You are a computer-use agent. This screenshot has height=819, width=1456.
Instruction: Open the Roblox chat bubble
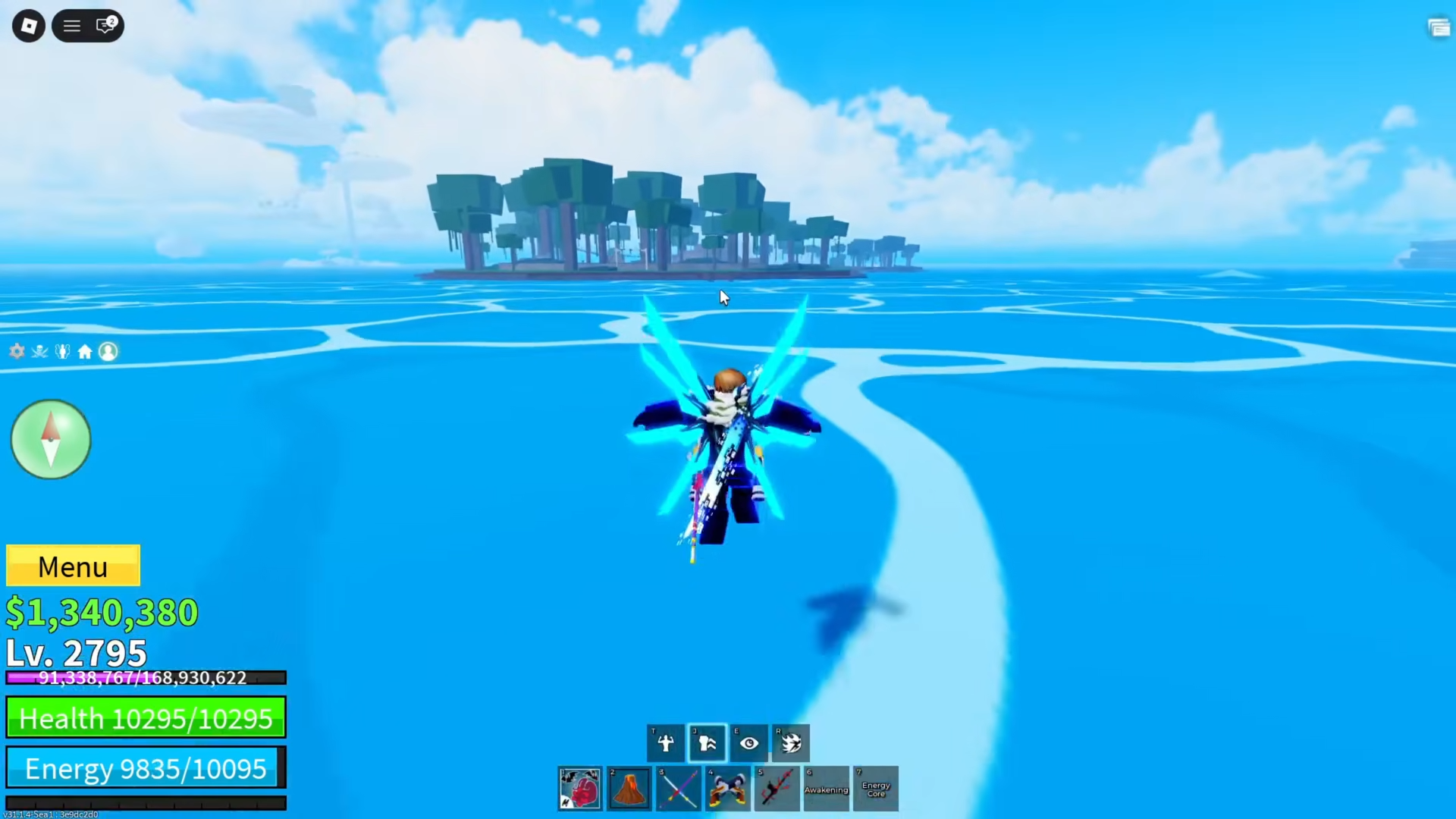105,26
